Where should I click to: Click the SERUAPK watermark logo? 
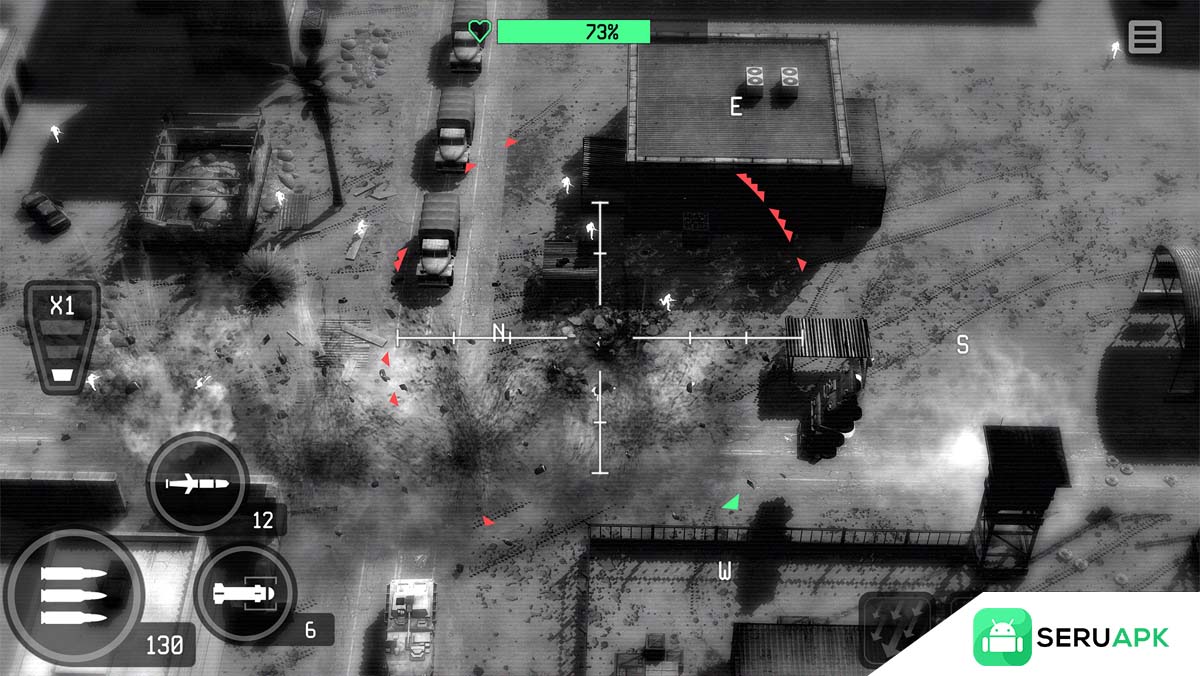pyautogui.click(x=1070, y=637)
